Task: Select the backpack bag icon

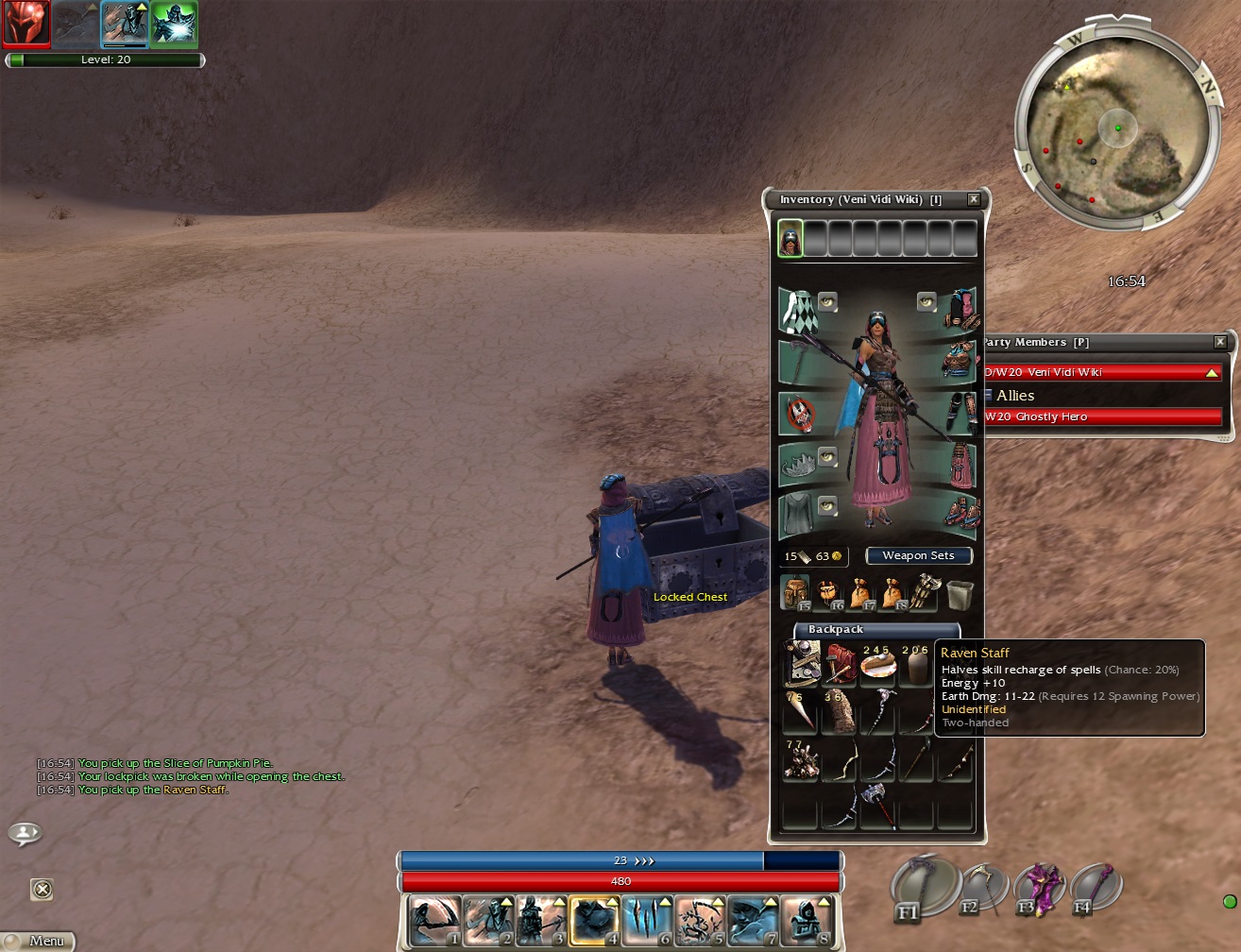Action: coord(796,592)
